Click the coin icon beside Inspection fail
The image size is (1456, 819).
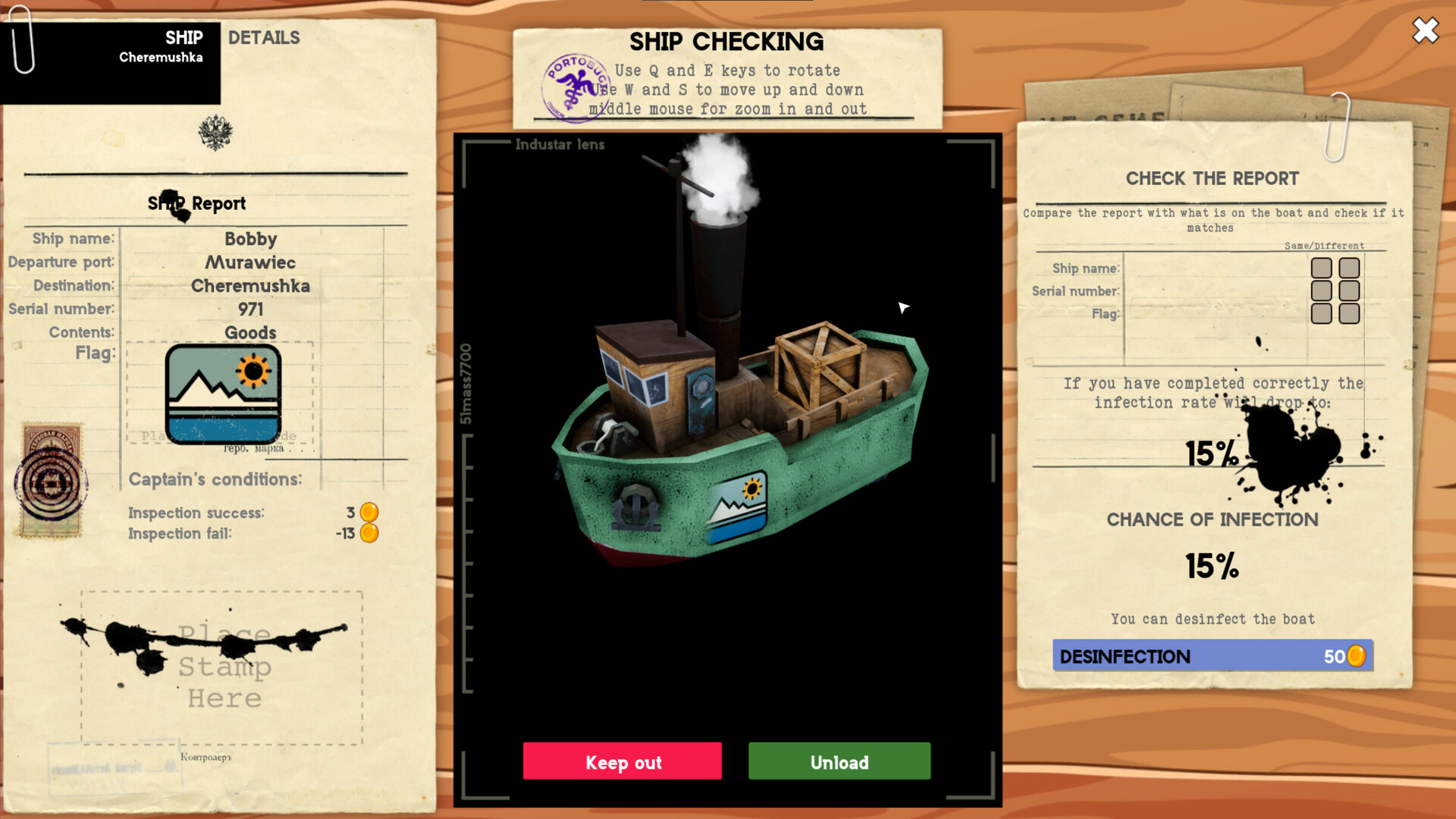pyautogui.click(x=369, y=533)
